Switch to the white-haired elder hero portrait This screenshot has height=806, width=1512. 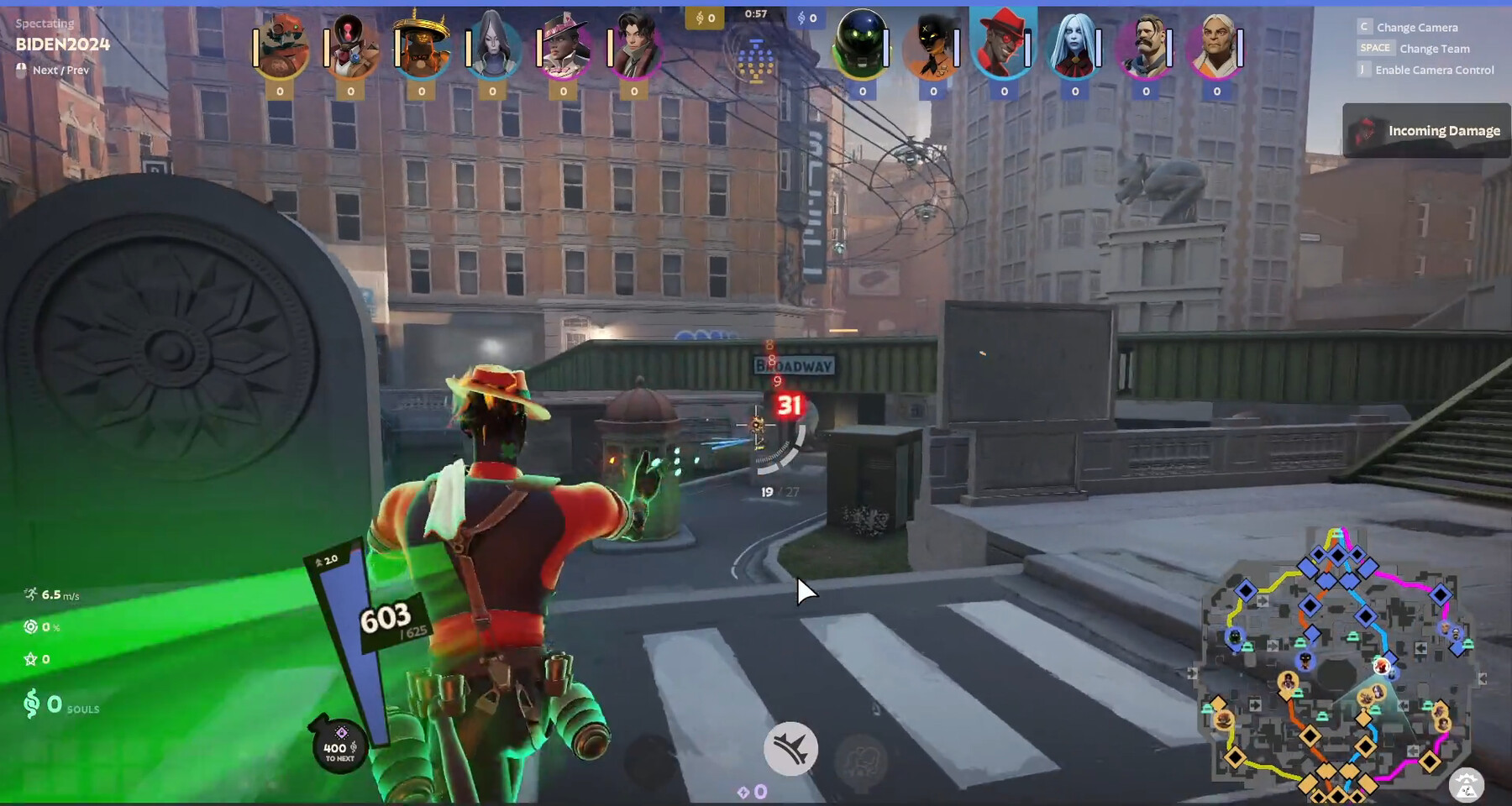[x=1216, y=46]
